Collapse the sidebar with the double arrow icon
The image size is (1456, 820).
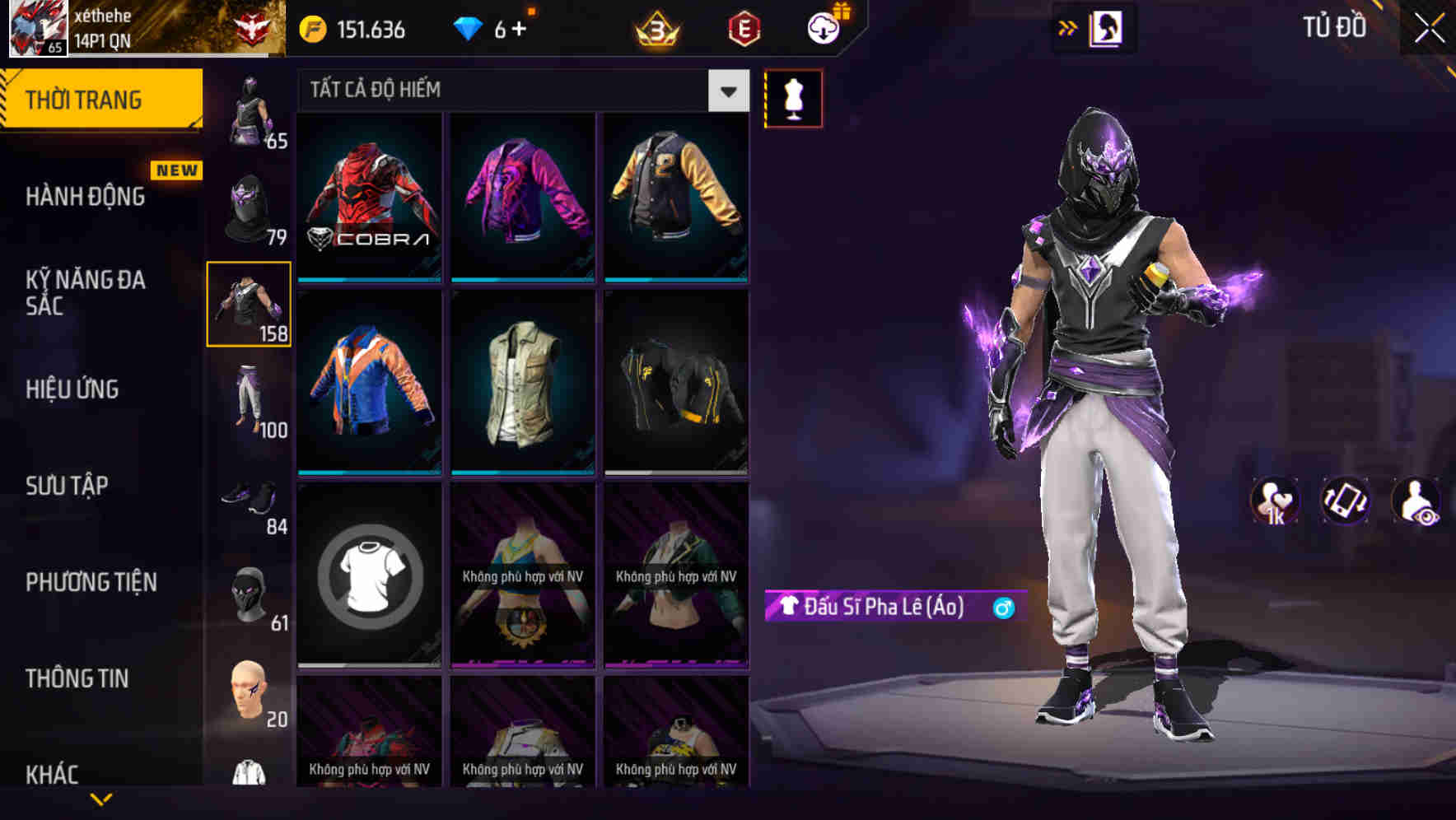tap(1068, 27)
